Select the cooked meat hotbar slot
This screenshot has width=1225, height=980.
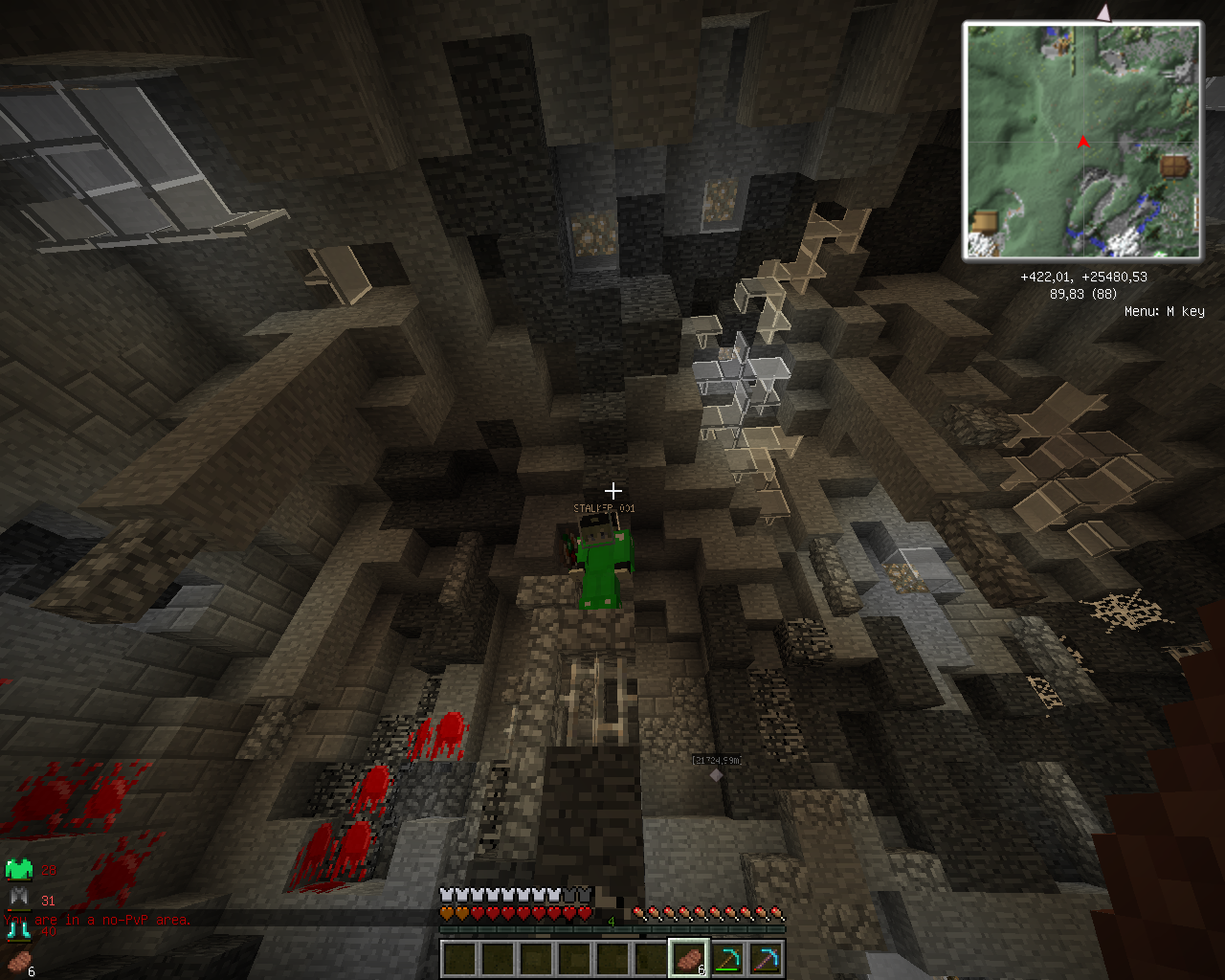688,959
